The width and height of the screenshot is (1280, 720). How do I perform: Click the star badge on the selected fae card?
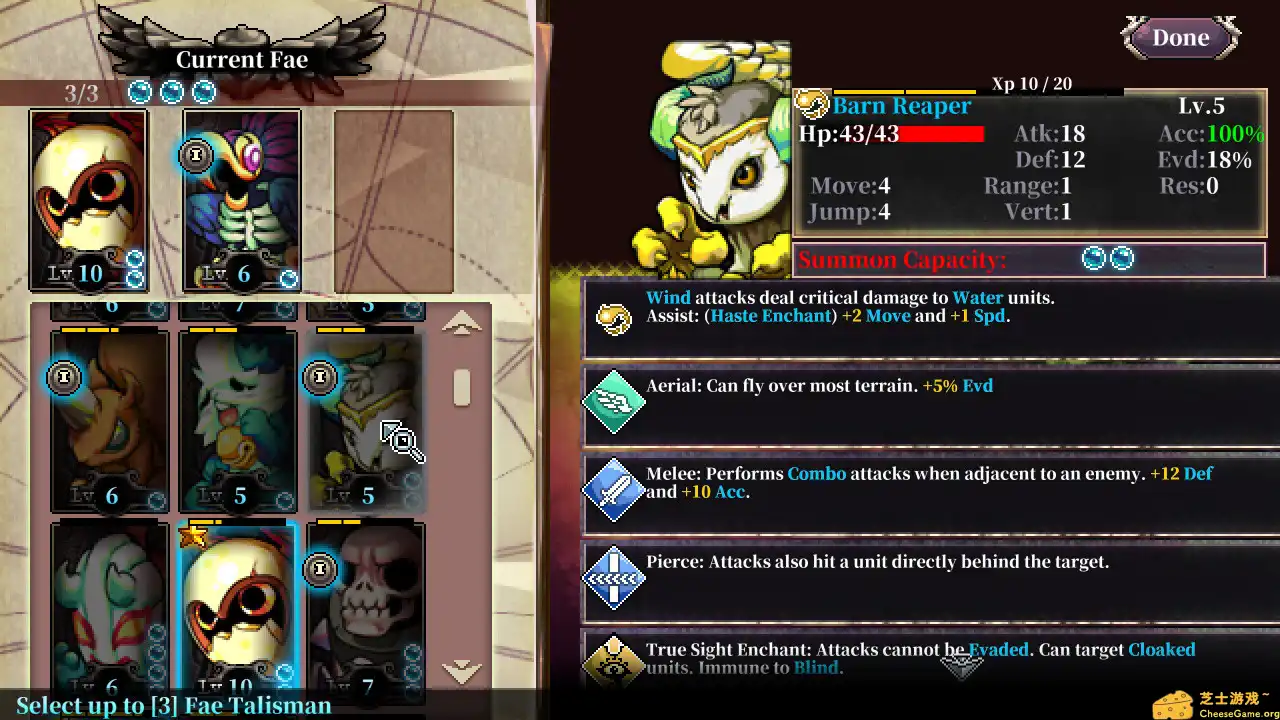[192, 537]
